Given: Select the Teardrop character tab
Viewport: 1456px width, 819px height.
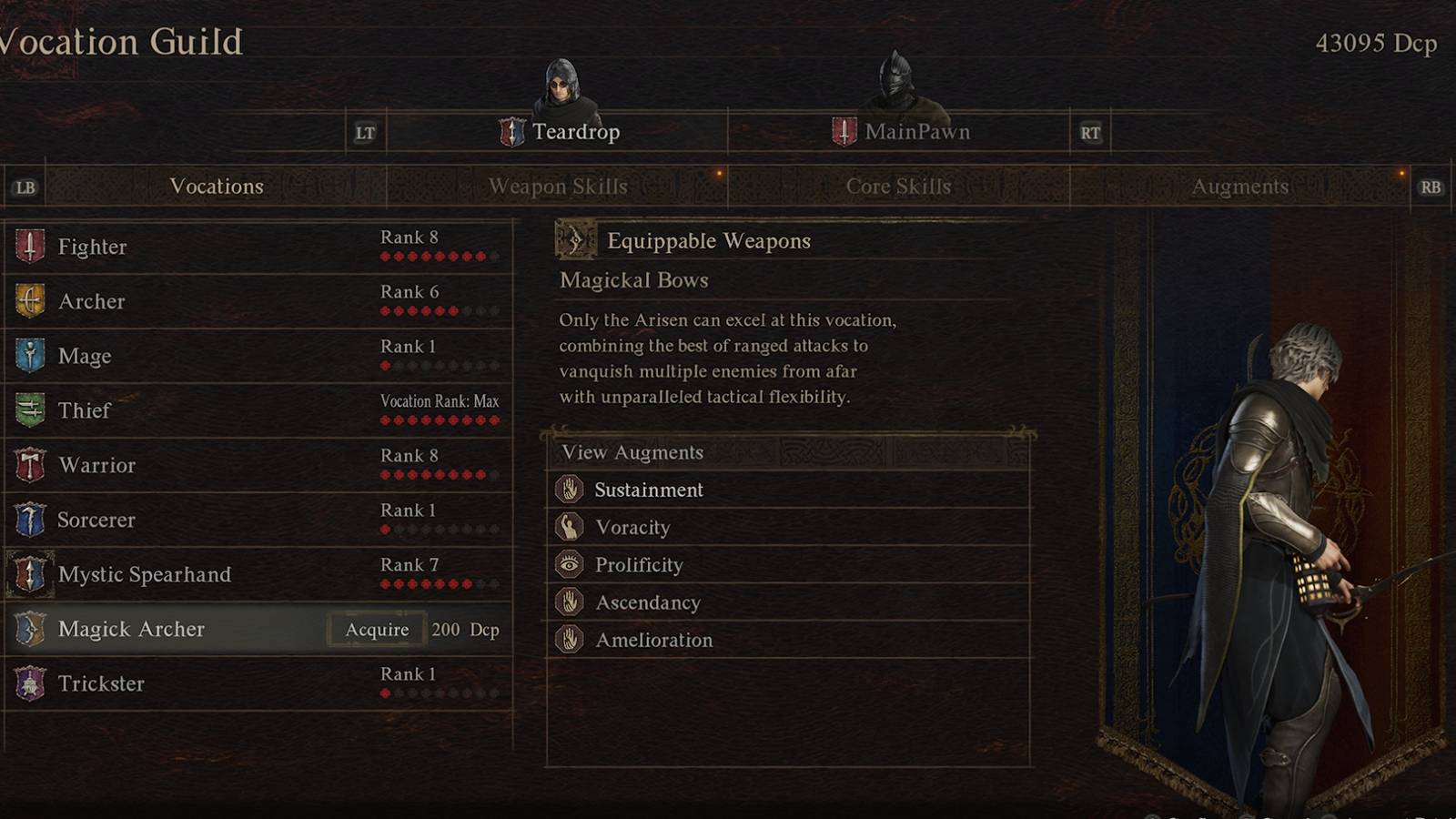Looking at the screenshot, I should 574,131.
